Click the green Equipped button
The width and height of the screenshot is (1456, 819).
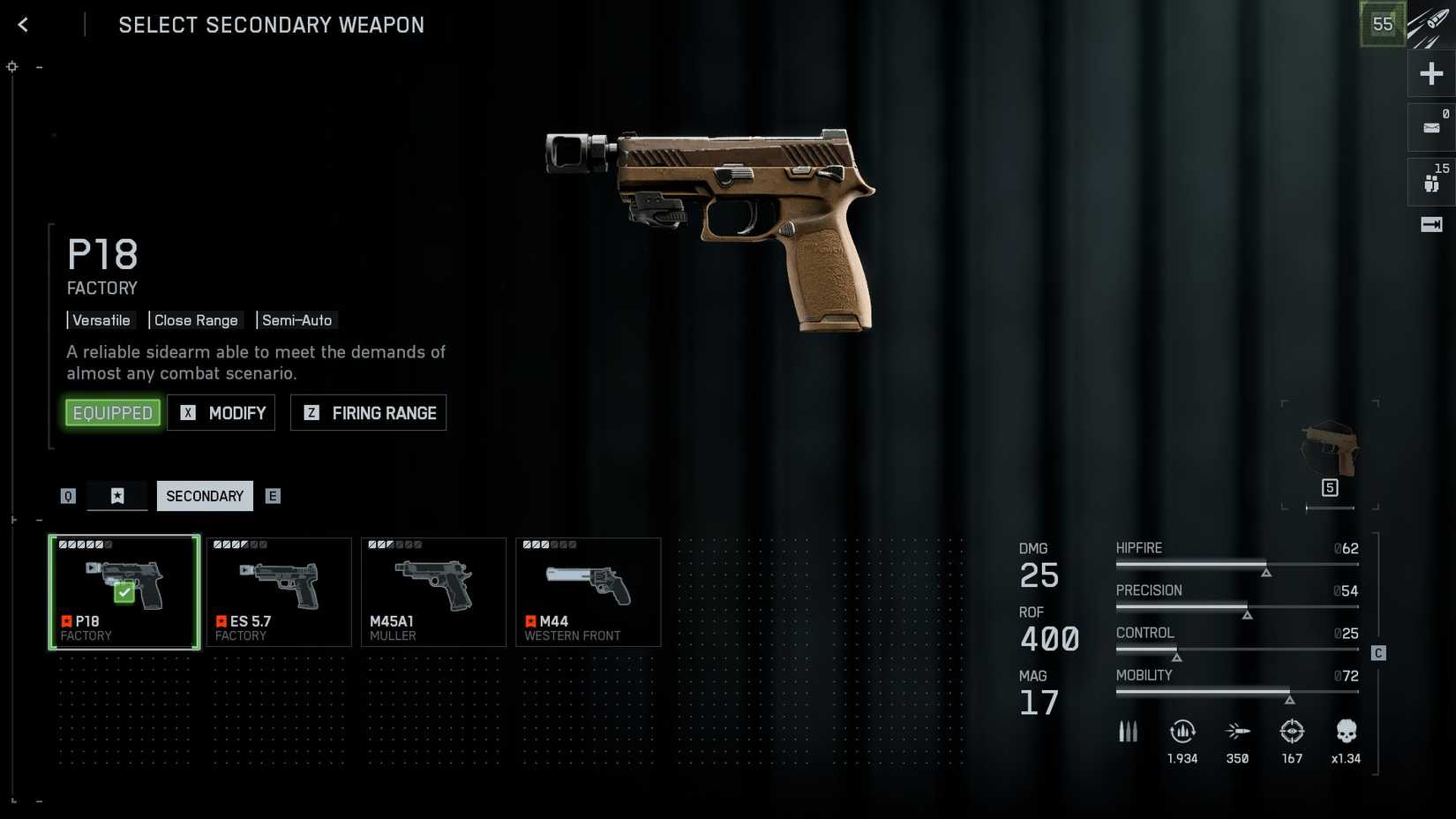click(x=113, y=413)
